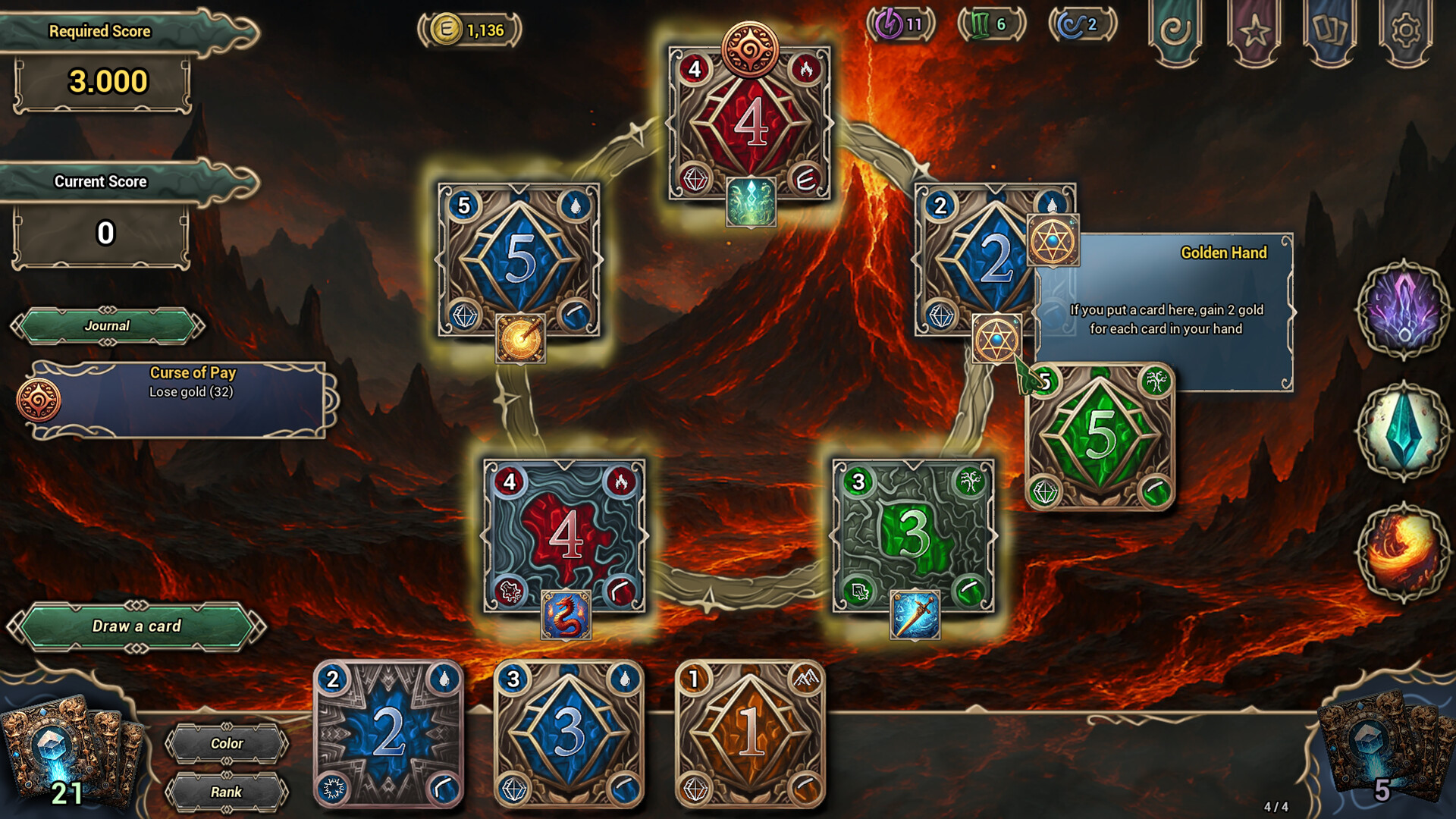Viewport: 1456px width, 819px height.
Task: Open the Journal
Action: coord(107,326)
